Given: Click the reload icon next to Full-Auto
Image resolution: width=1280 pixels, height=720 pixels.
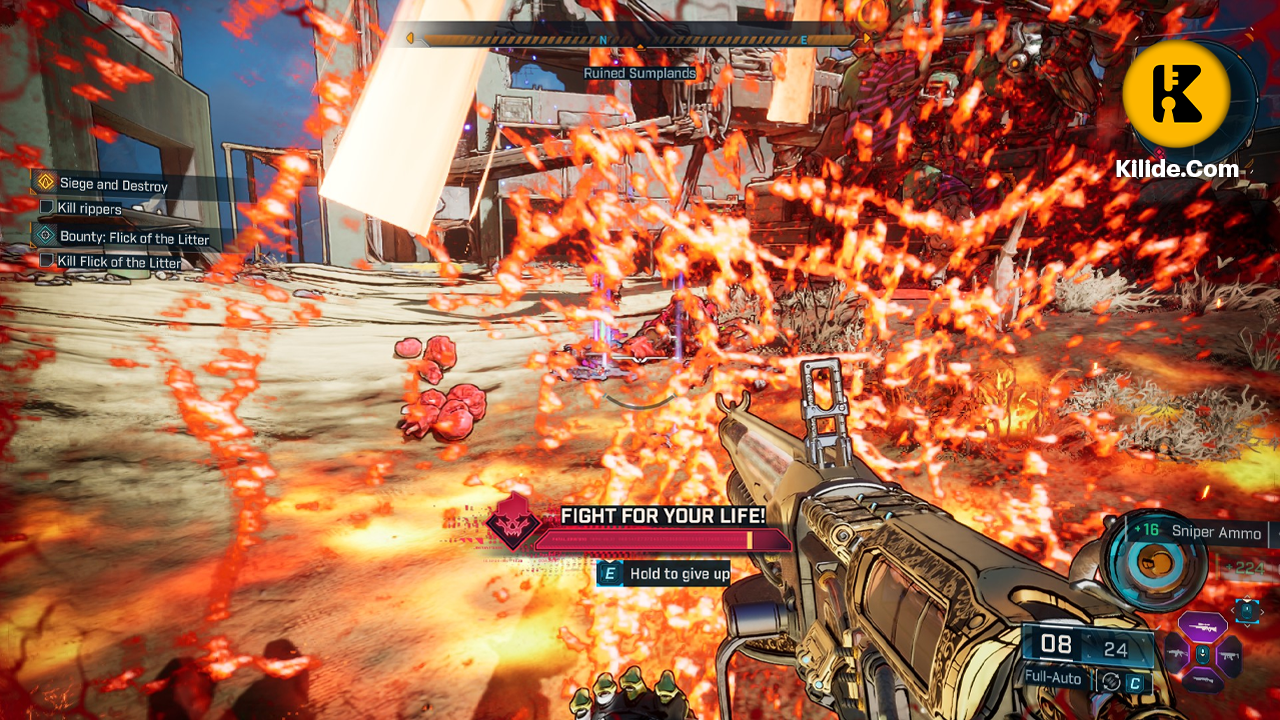Looking at the screenshot, I should [x=1110, y=680].
